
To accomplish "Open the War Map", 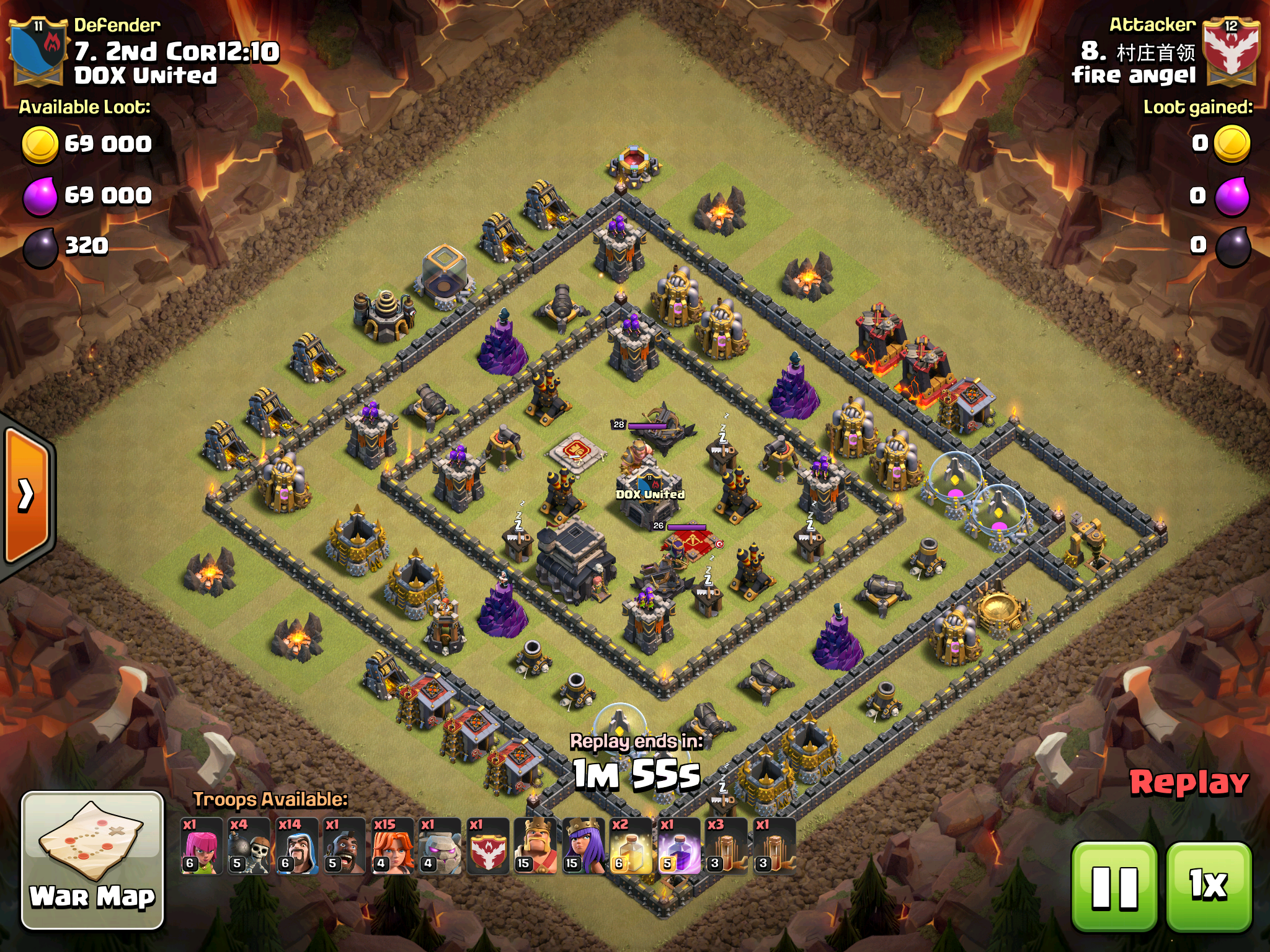I will (93, 860).
